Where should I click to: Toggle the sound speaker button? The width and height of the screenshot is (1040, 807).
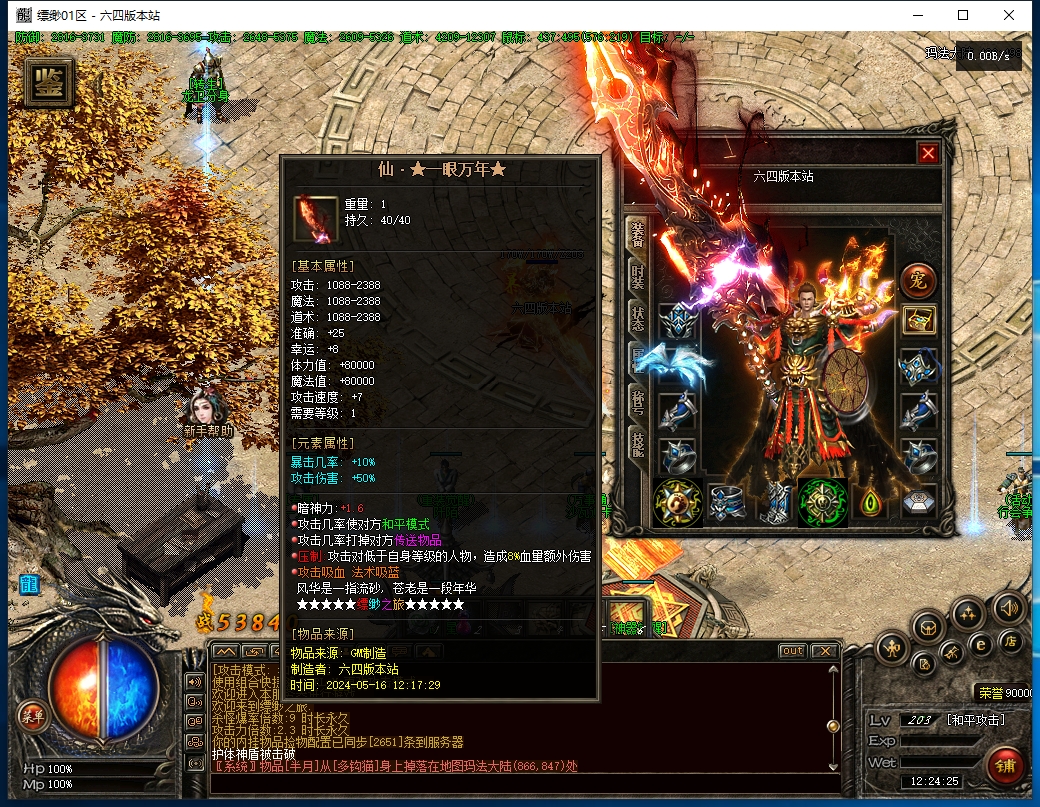1008,607
